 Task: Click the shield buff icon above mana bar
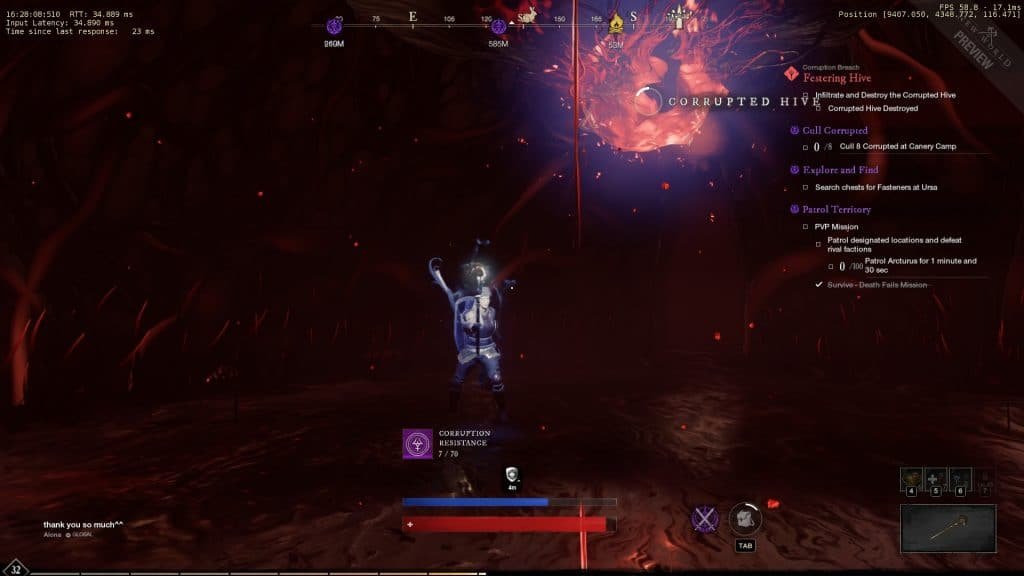tap(511, 476)
